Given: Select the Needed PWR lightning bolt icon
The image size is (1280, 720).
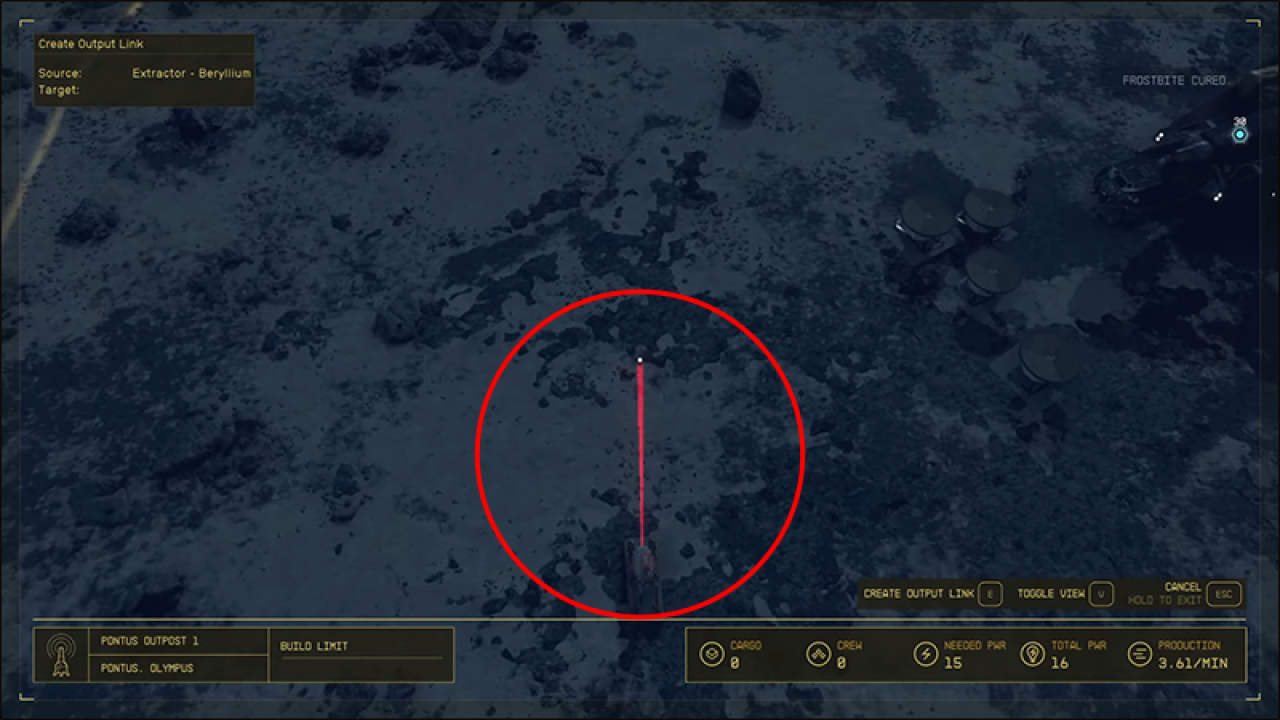Looking at the screenshot, I should 925,653.
